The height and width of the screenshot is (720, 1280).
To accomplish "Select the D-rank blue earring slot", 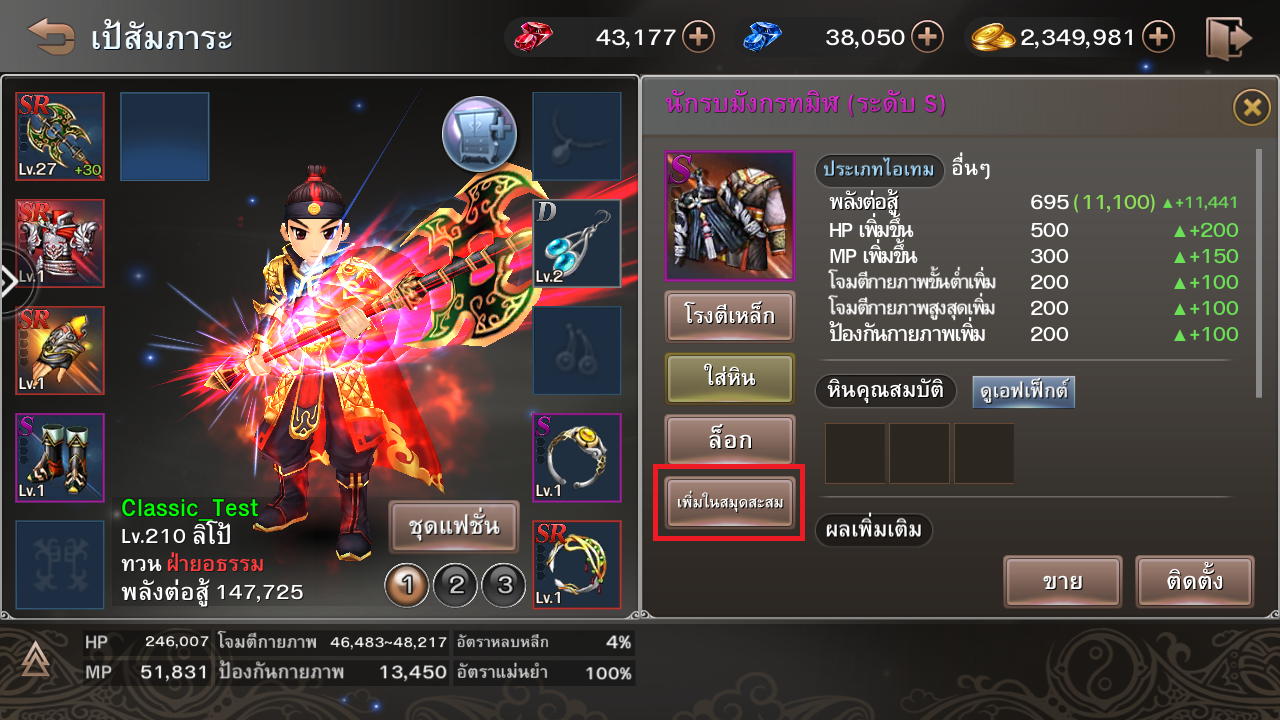I will pyautogui.click(x=577, y=243).
